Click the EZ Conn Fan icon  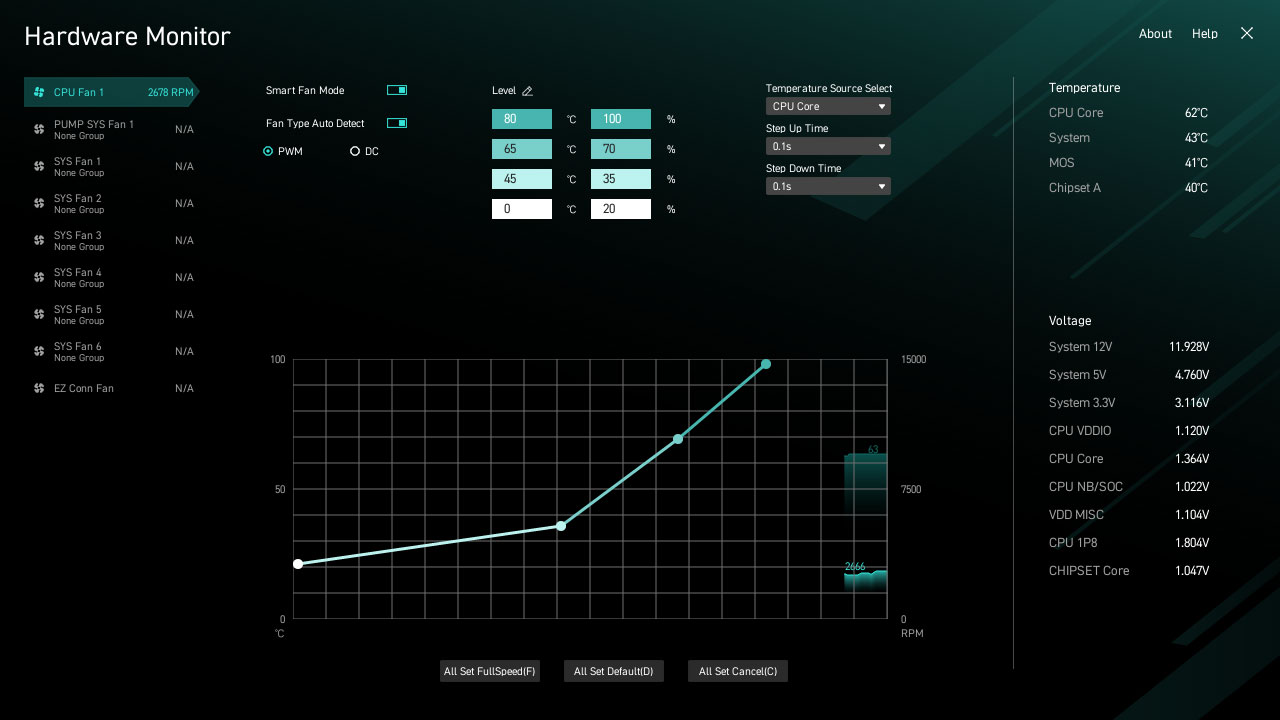click(37, 388)
